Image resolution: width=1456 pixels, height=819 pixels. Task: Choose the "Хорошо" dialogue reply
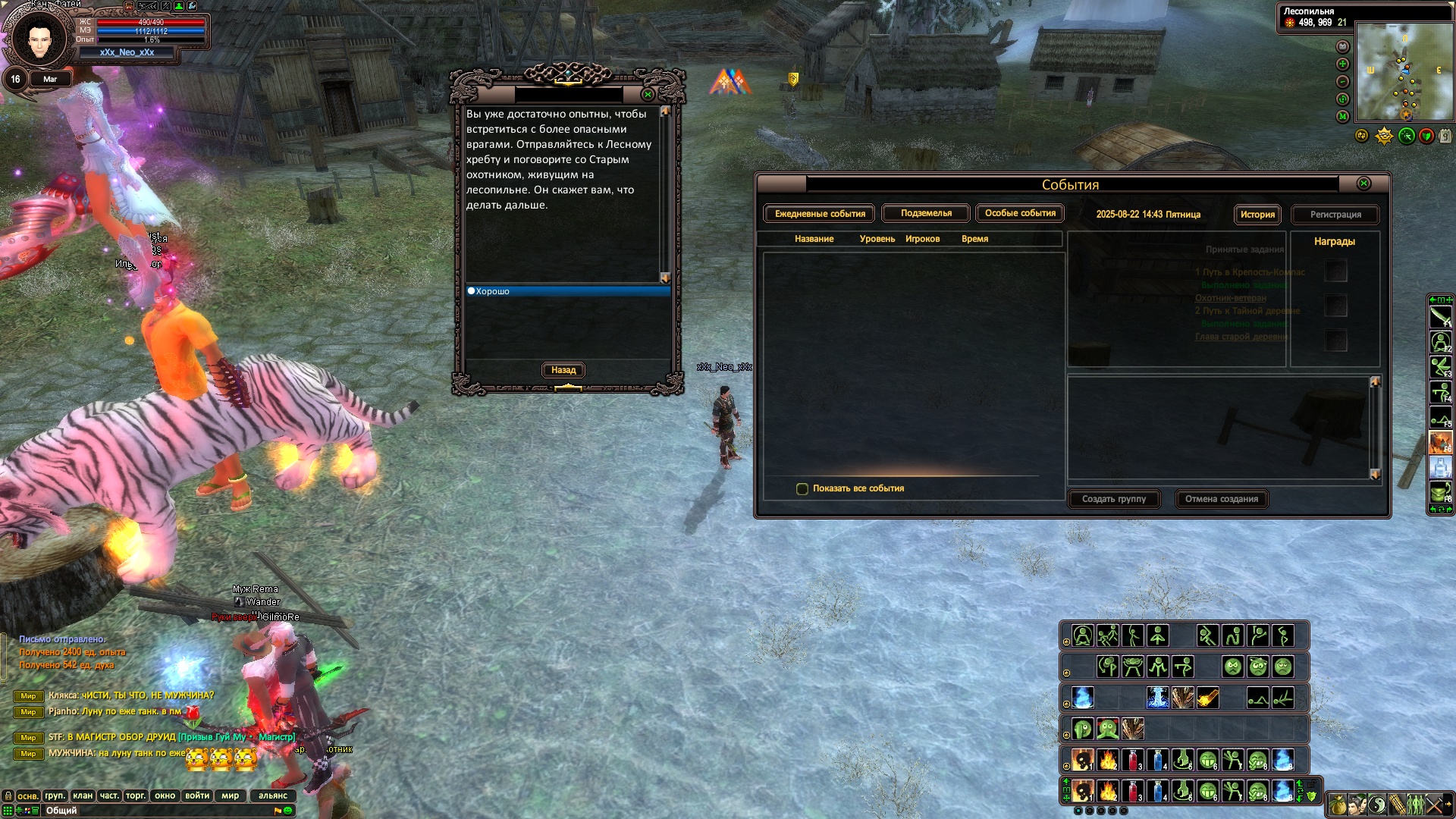point(493,291)
